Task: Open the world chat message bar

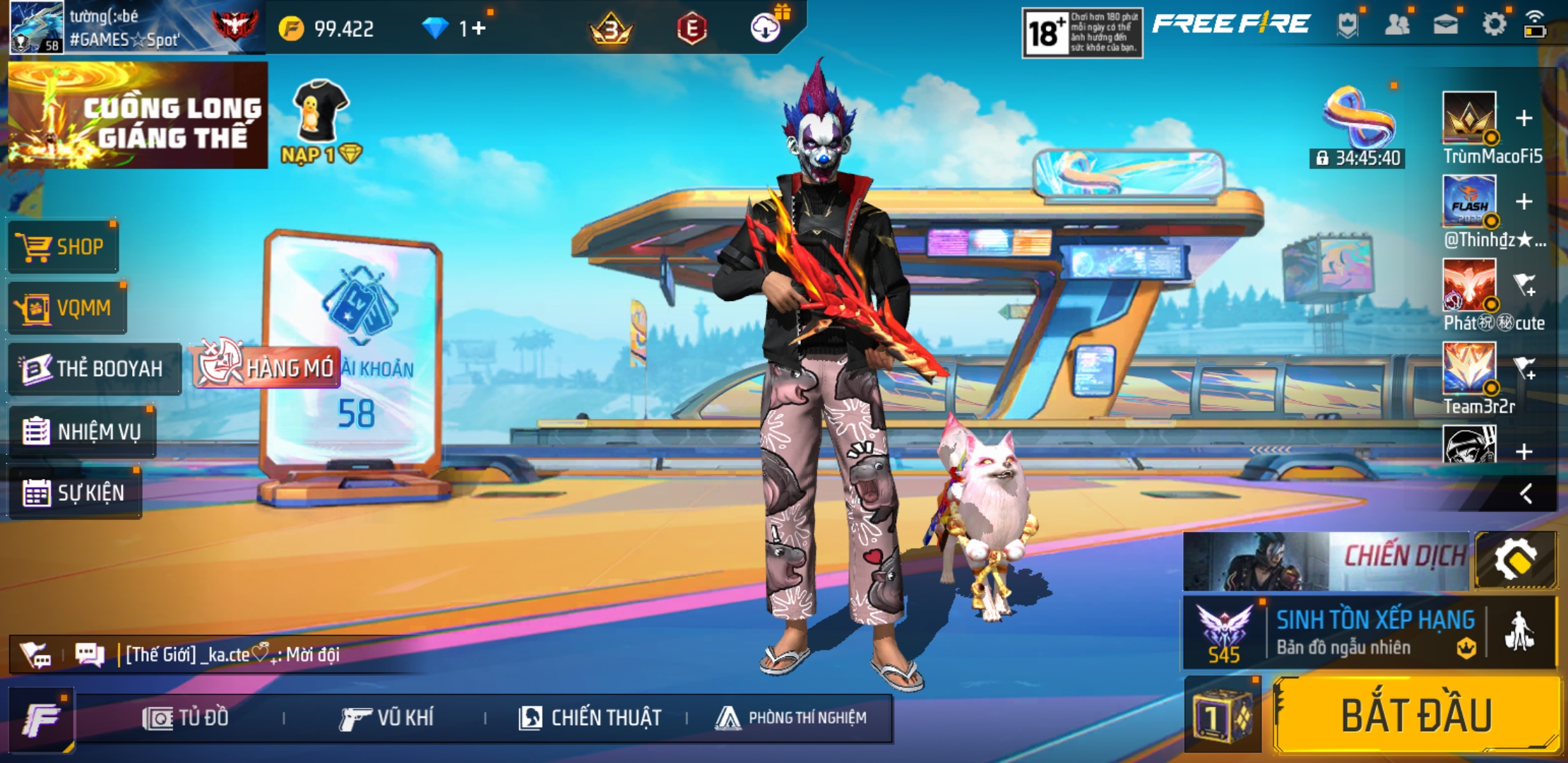Action: coord(233,655)
